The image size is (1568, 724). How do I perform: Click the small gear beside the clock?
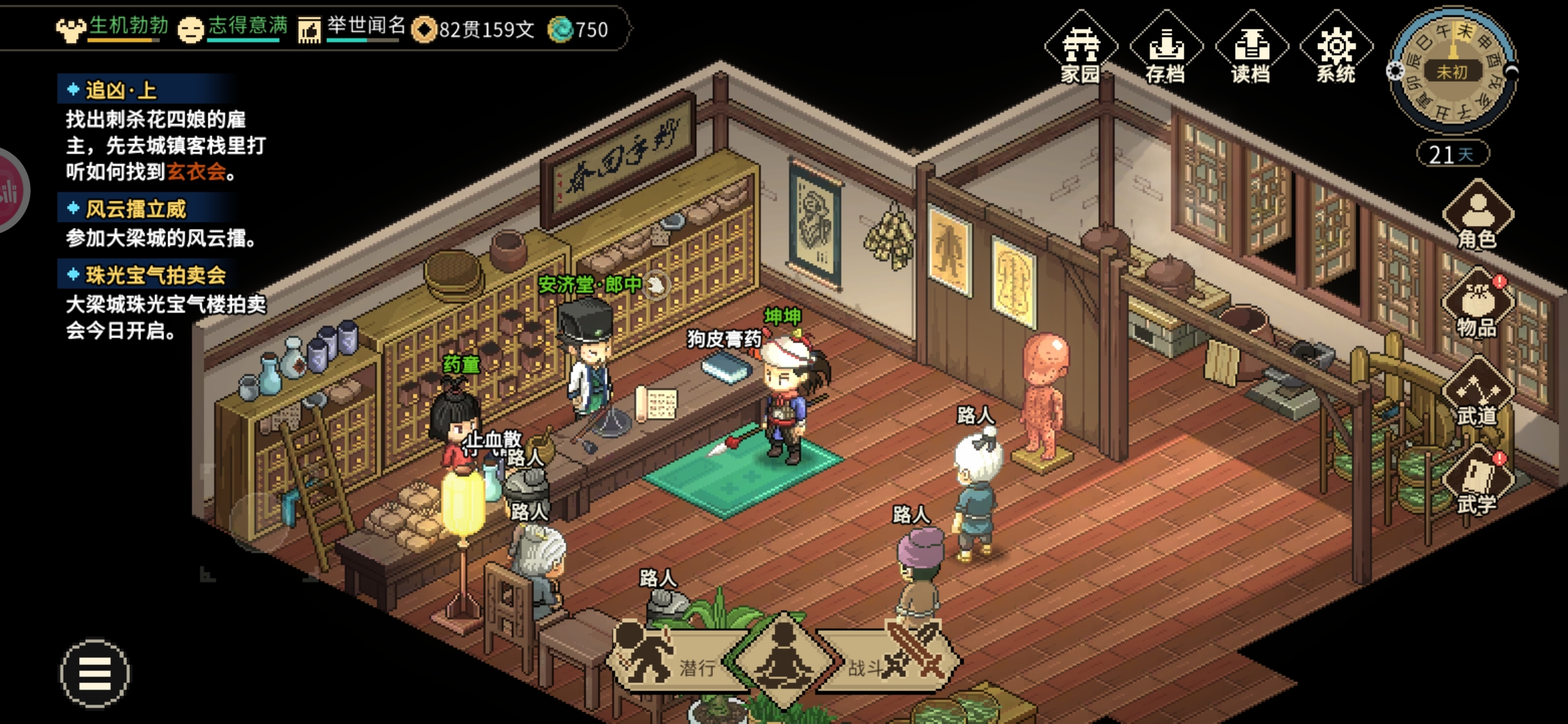[1395, 71]
